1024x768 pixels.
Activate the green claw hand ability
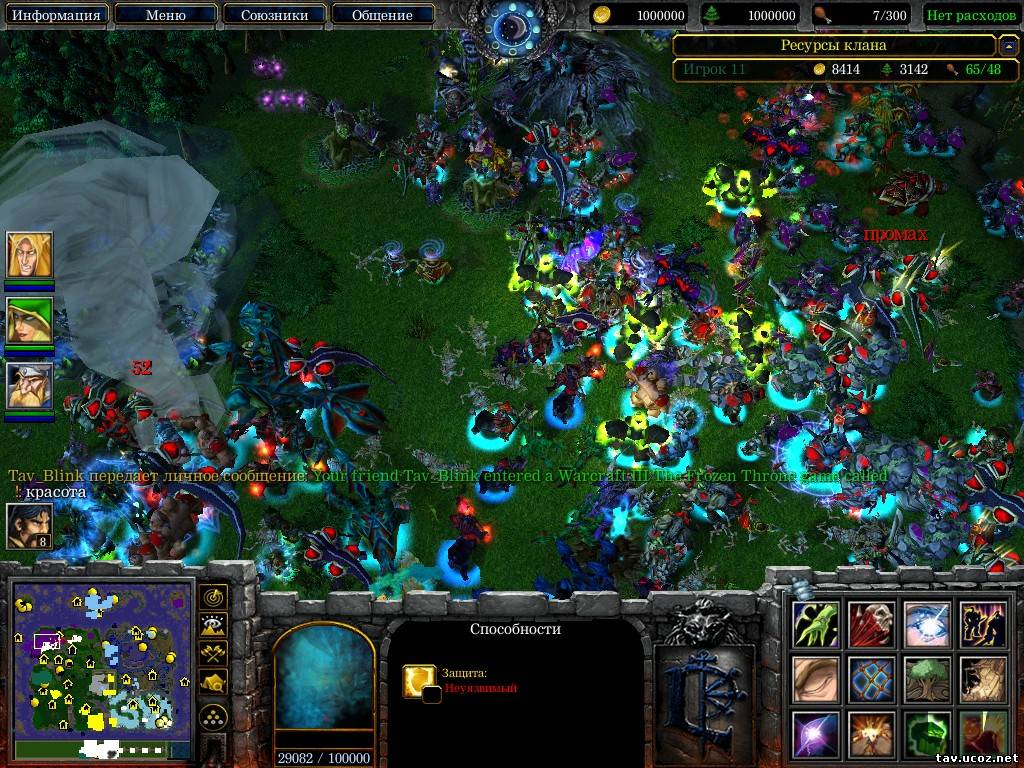(x=816, y=624)
